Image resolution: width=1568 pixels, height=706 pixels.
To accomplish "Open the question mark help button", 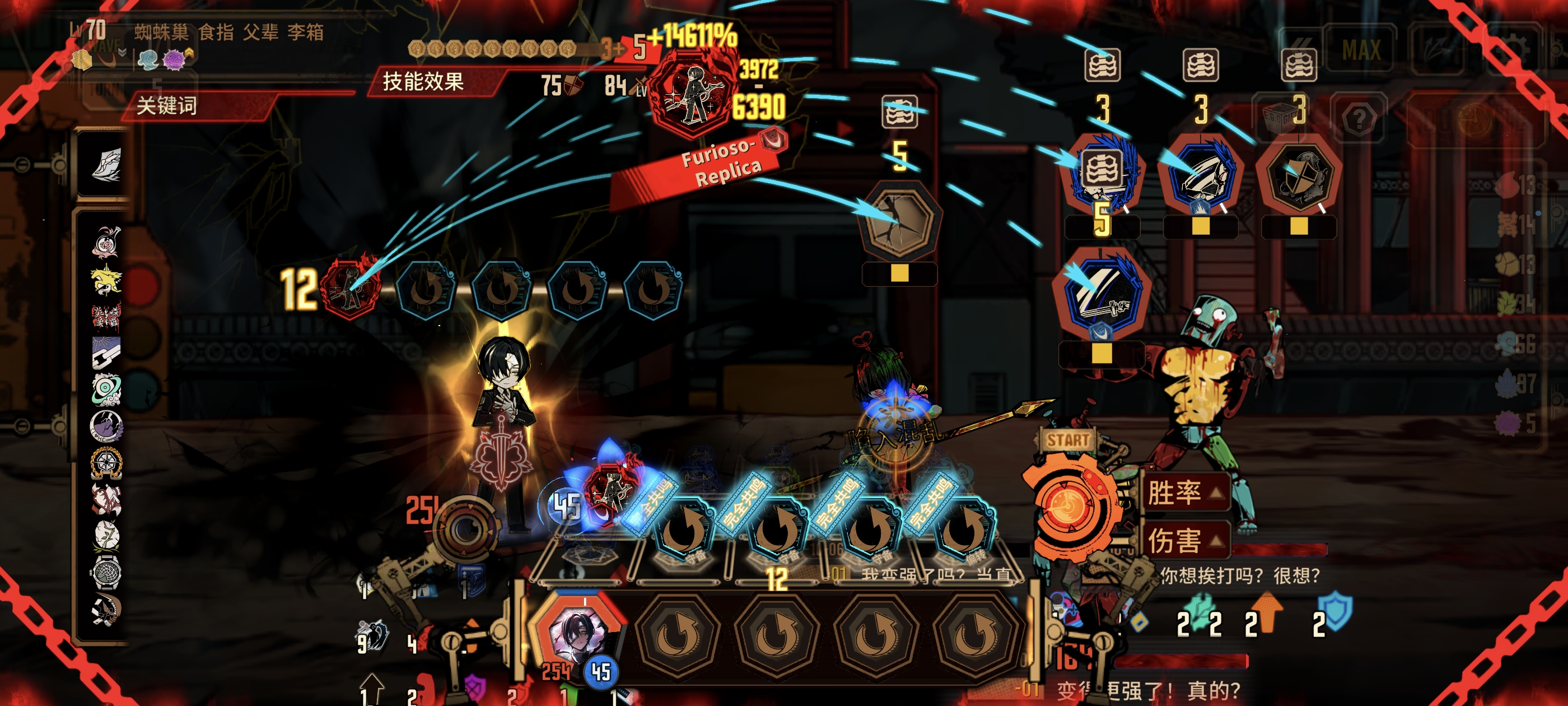I will pyautogui.click(x=1359, y=118).
